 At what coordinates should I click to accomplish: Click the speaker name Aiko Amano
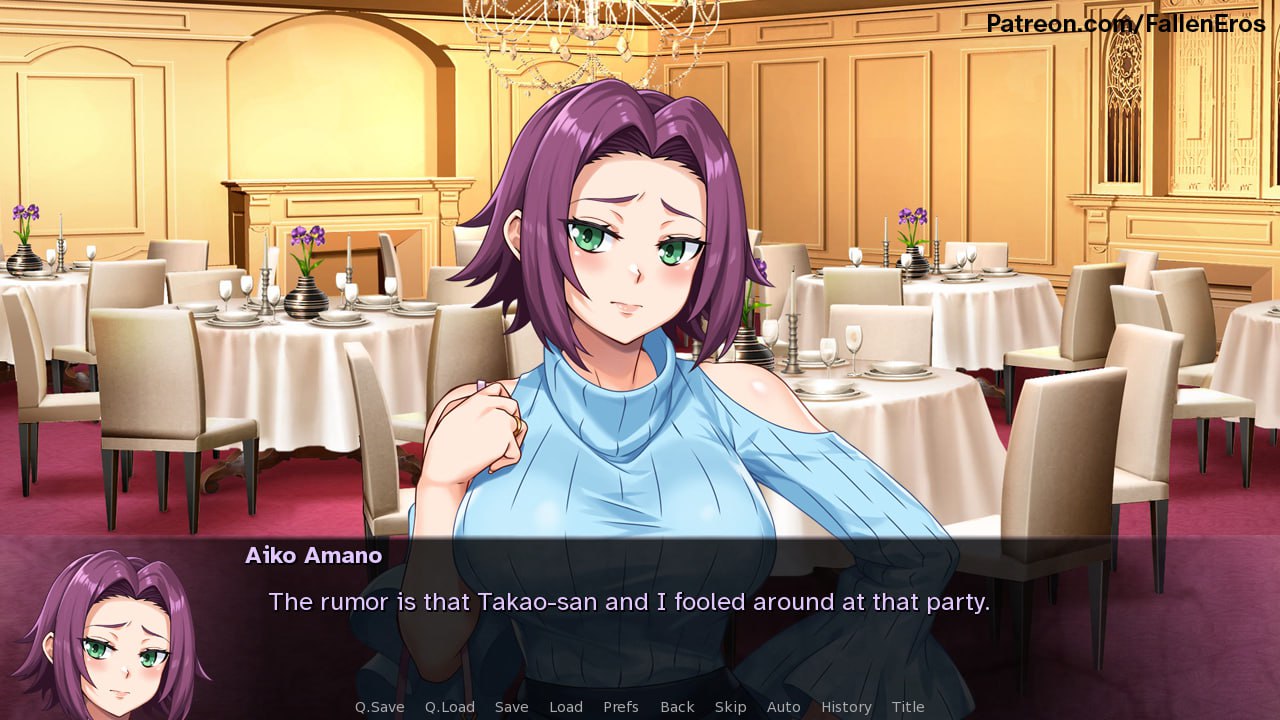coord(313,556)
